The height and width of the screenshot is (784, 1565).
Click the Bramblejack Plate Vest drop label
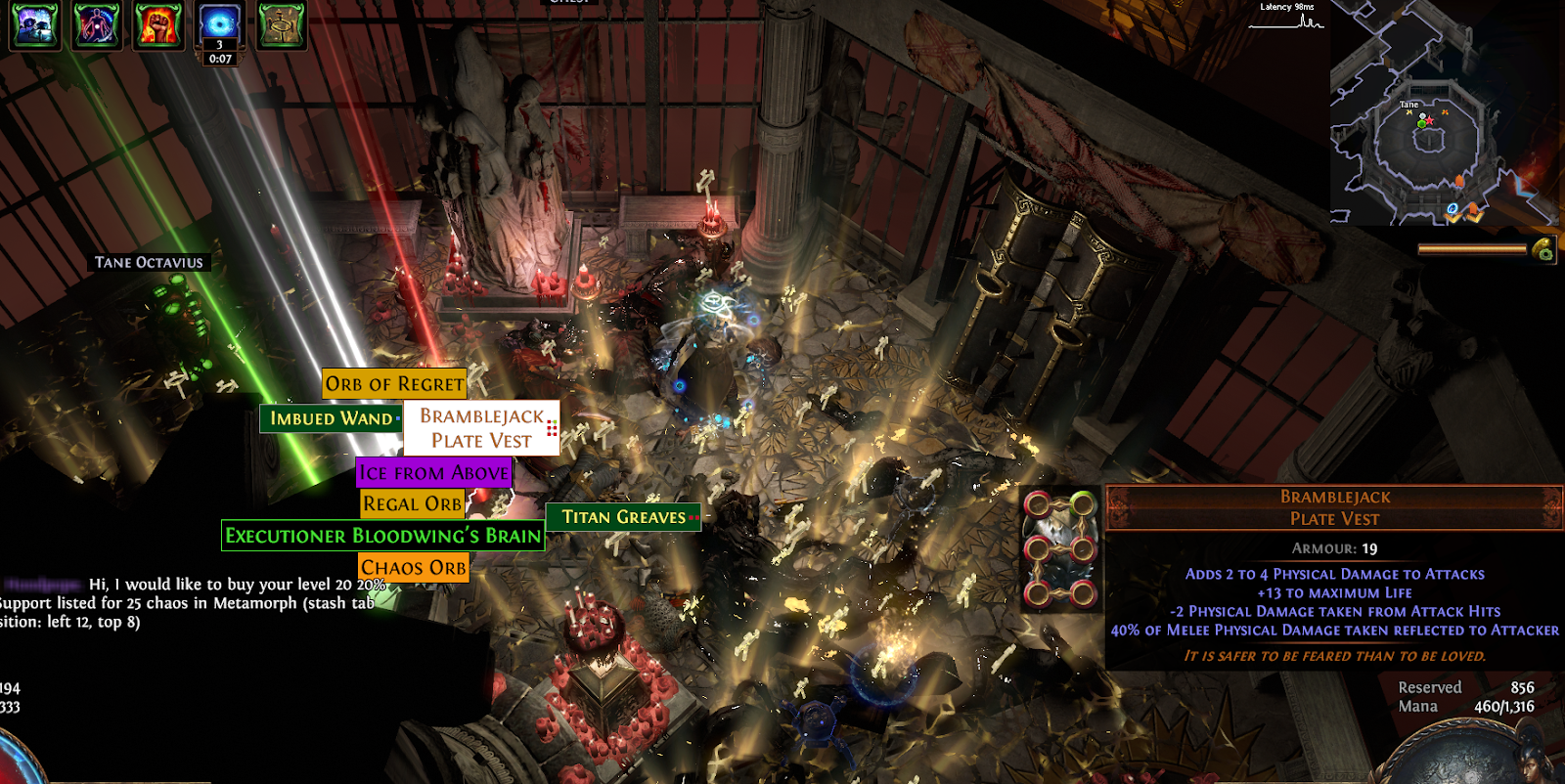pyautogui.click(x=481, y=428)
